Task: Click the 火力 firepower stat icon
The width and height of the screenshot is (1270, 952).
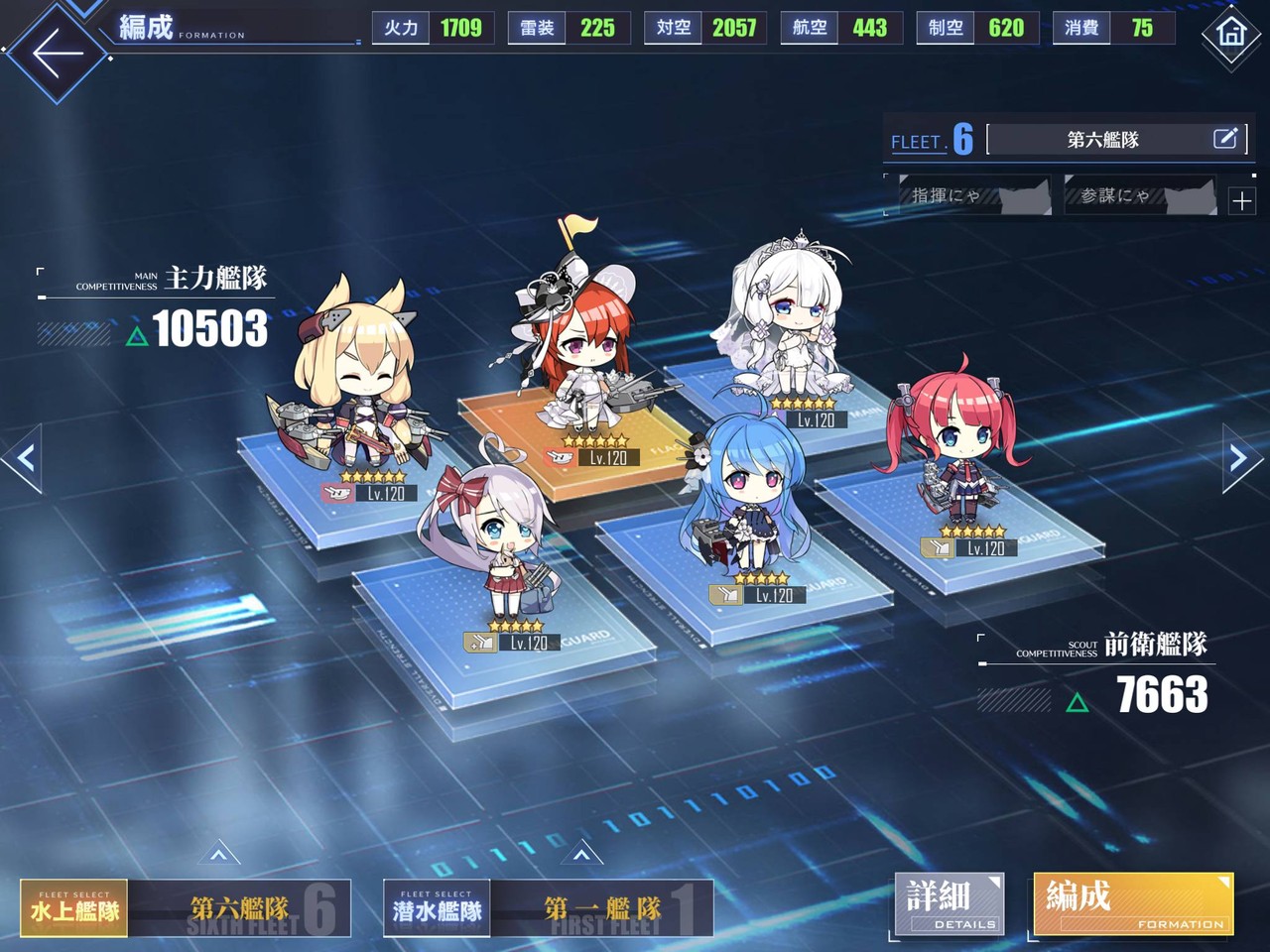Action: click(401, 28)
